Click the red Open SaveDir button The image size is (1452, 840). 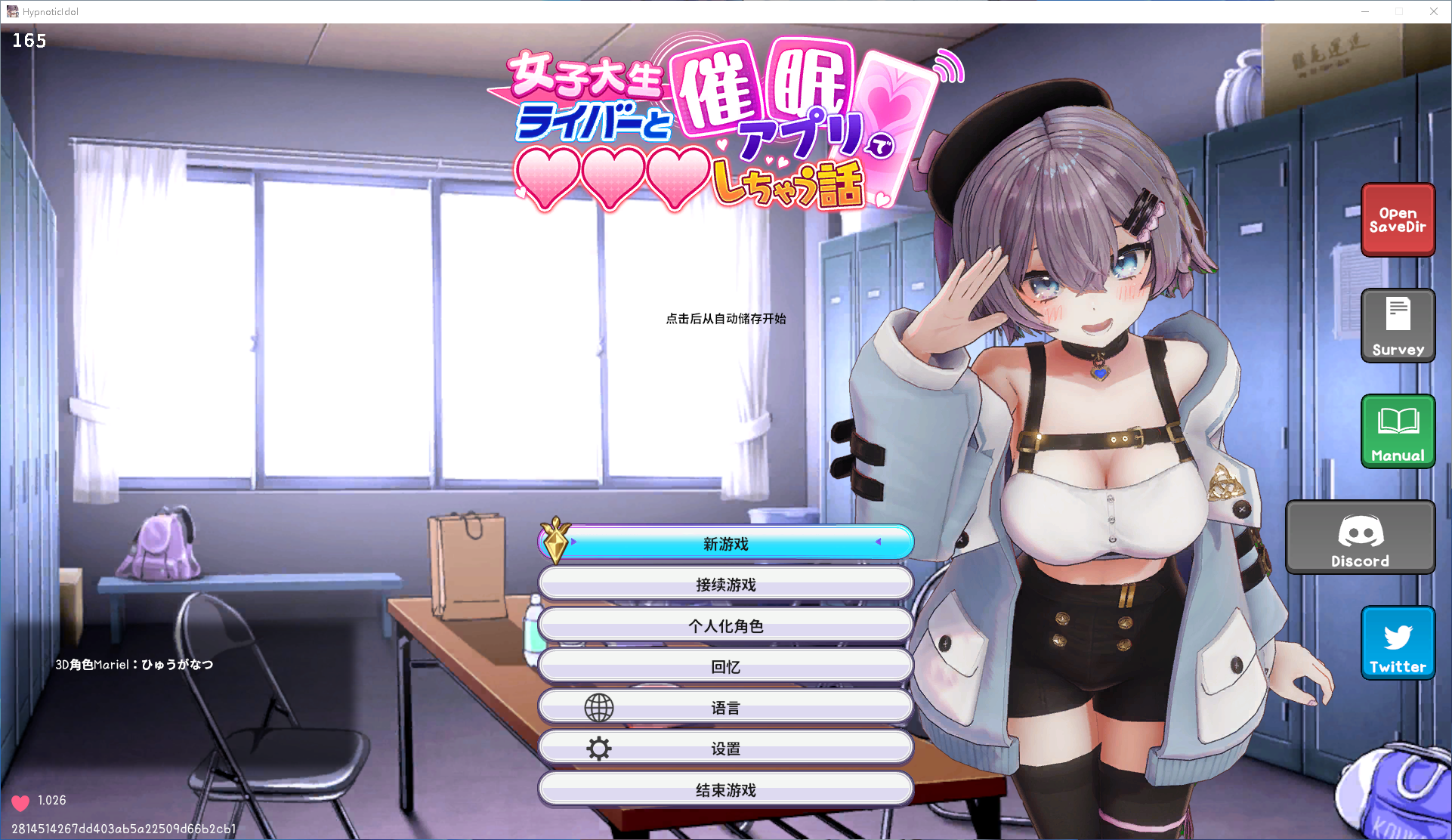[x=1398, y=220]
